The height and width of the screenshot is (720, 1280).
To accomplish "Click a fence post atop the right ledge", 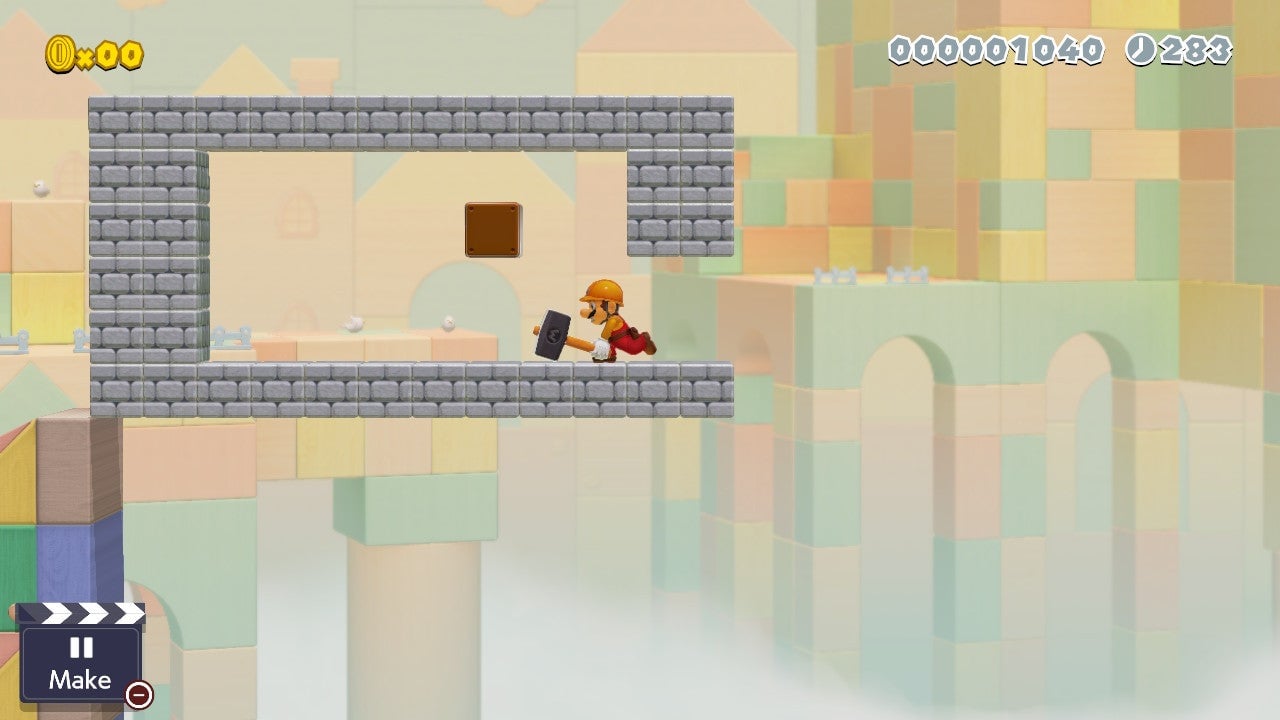I will point(833,273).
